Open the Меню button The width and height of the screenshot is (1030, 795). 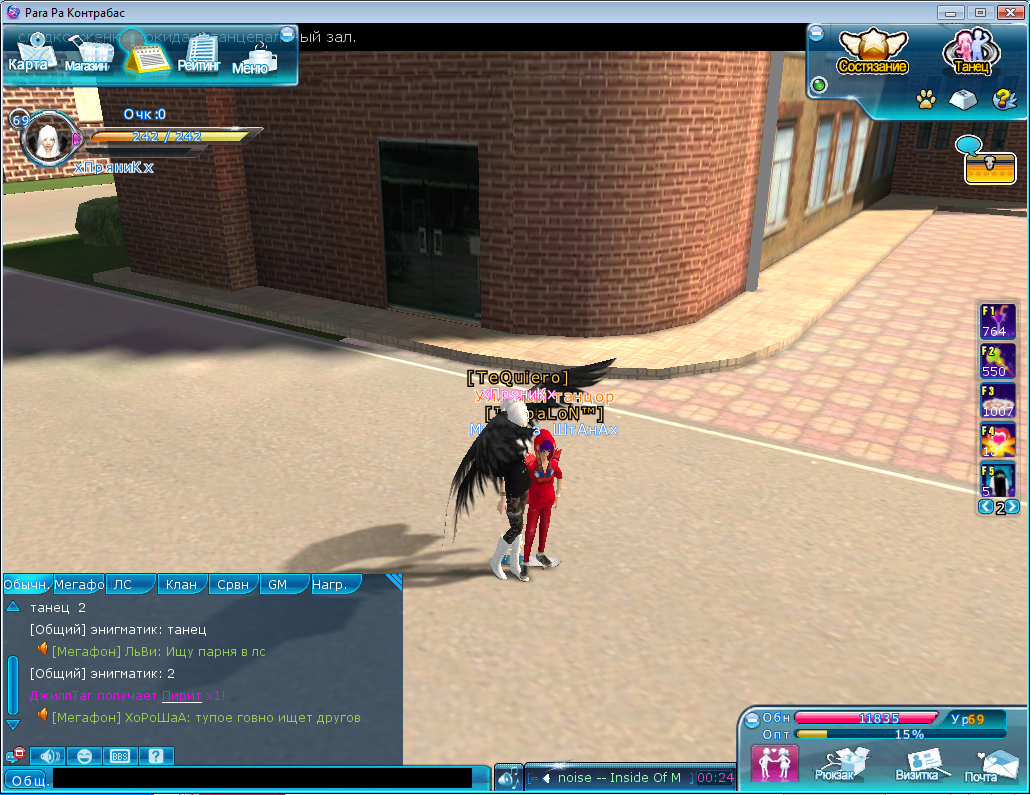250,58
